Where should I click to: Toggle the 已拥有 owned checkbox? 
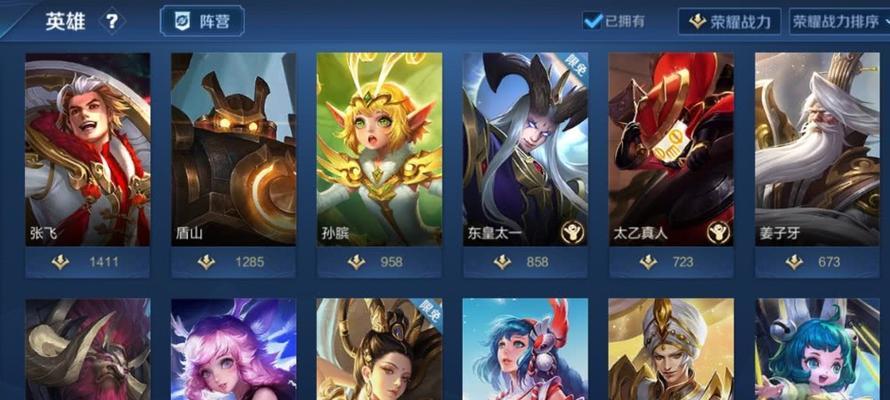tap(593, 21)
